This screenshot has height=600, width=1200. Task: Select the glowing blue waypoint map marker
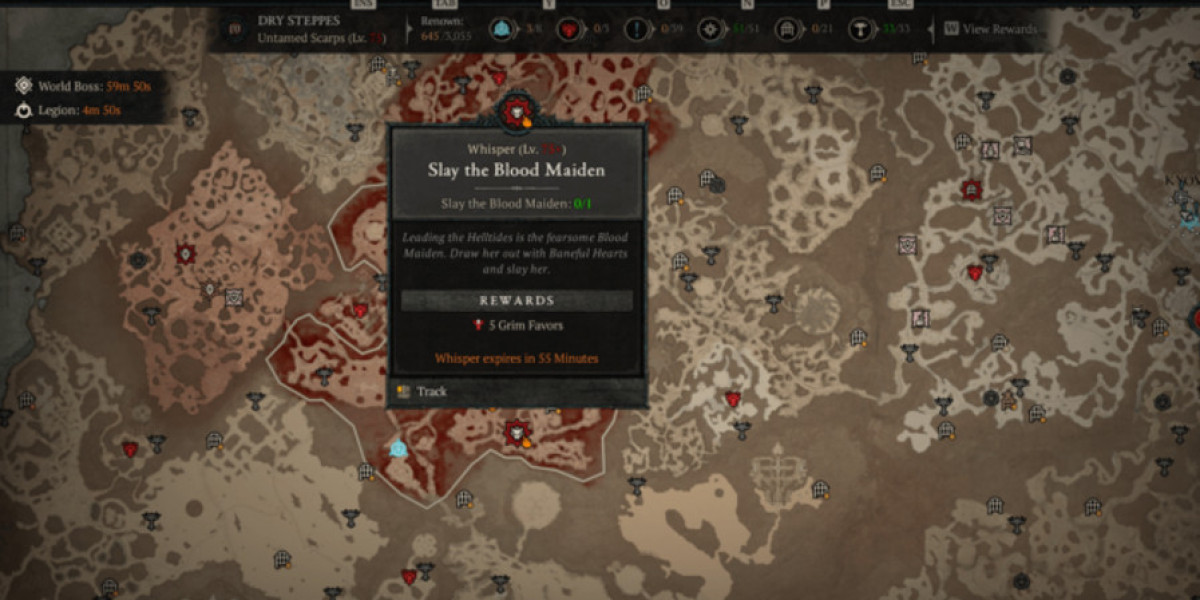click(399, 449)
